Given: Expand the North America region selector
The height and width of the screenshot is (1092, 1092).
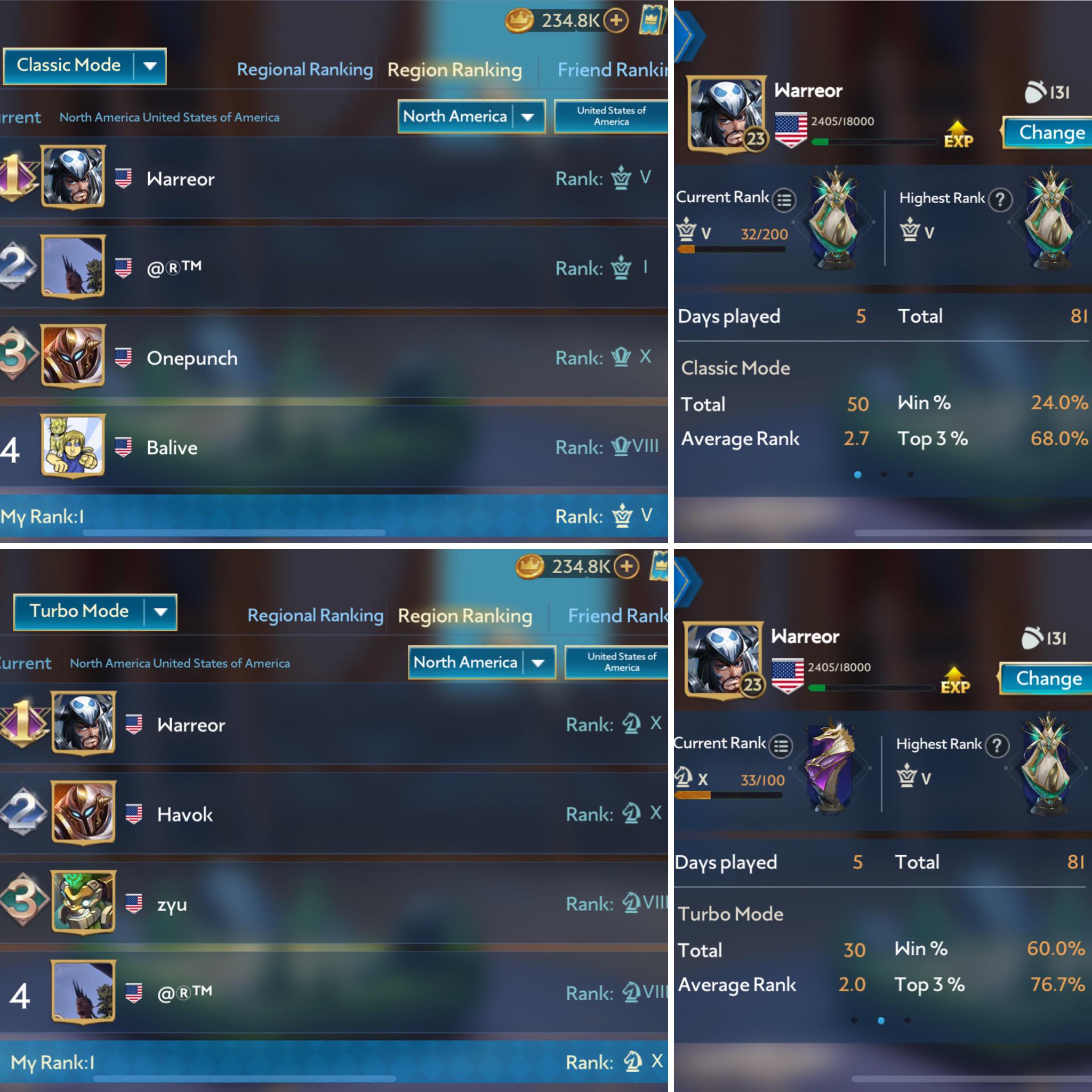Looking at the screenshot, I should pyautogui.click(x=471, y=117).
